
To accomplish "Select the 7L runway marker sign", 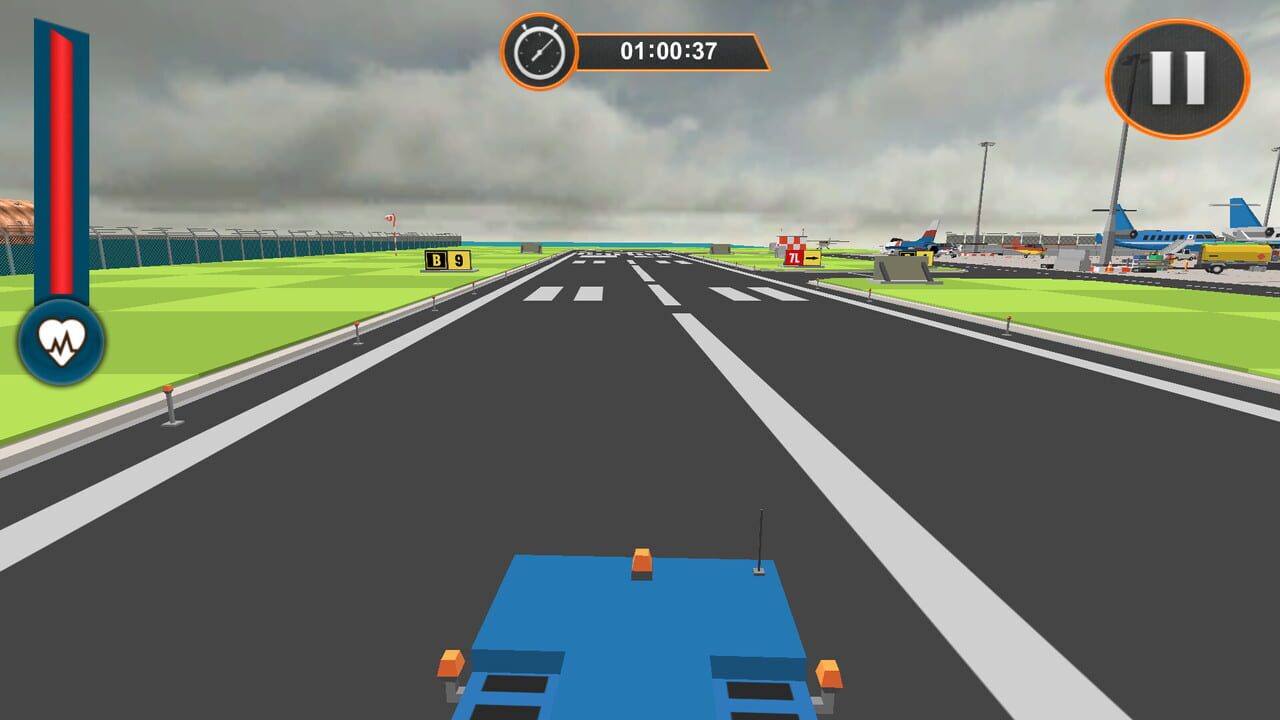I will point(794,257).
